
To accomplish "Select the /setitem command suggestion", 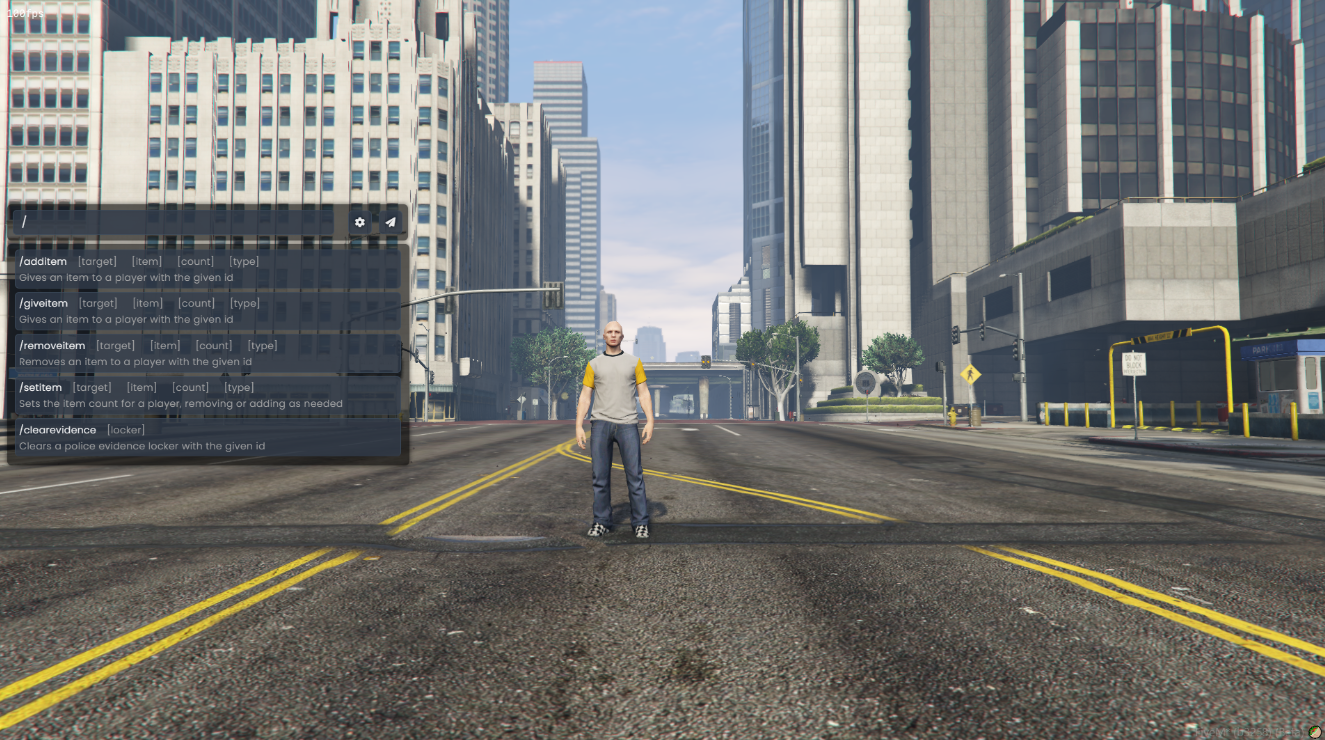I will (206, 395).
